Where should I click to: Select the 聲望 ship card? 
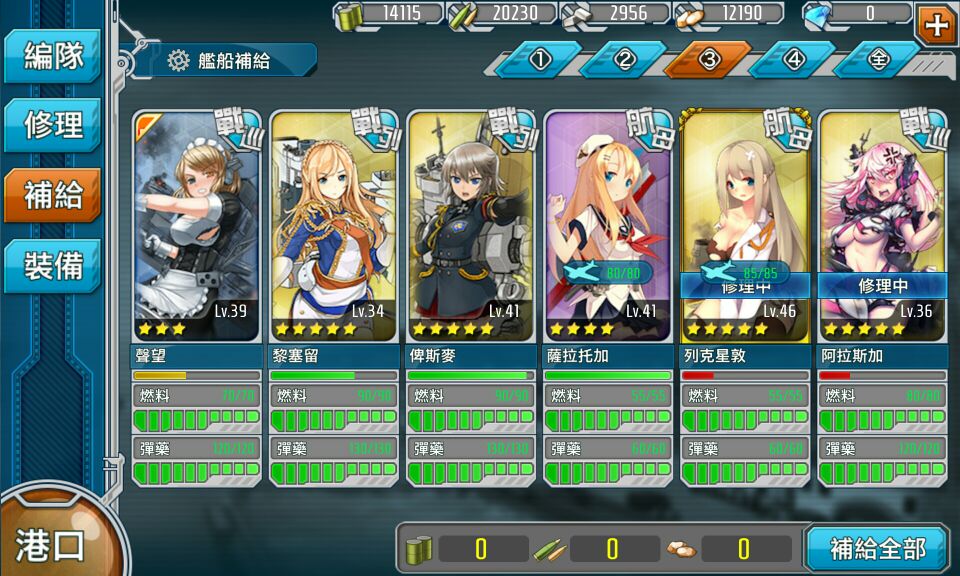(x=197, y=230)
